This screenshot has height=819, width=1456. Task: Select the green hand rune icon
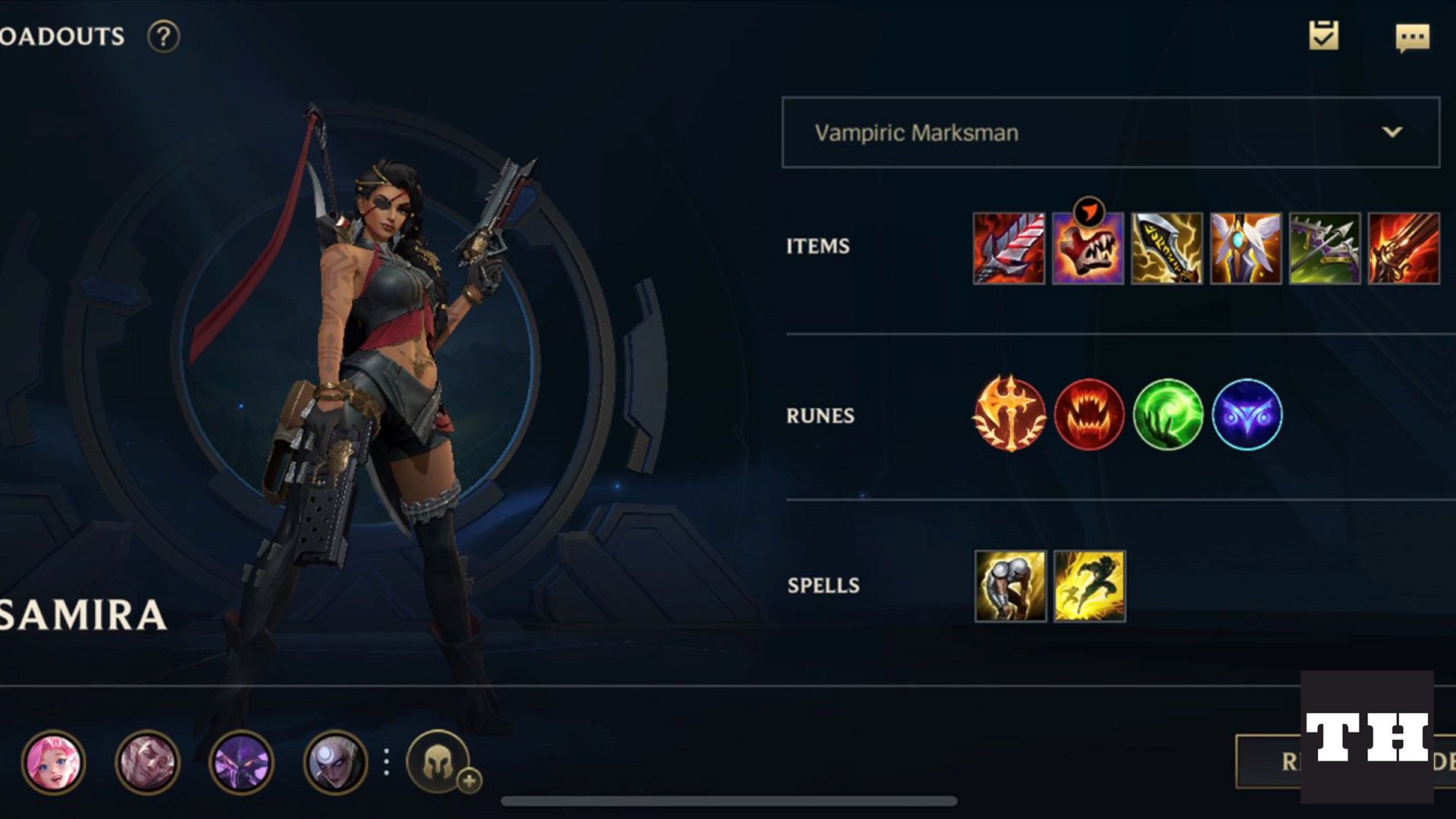pyautogui.click(x=1170, y=415)
